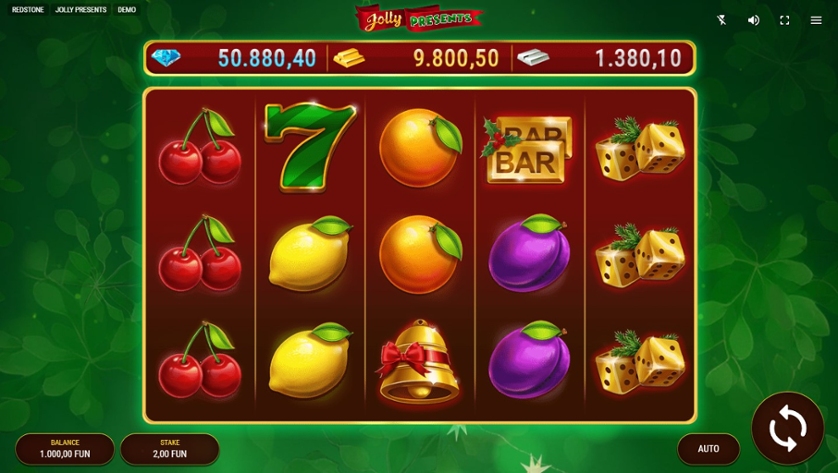
Task: Toggle the lightning quick-spin icon
Action: [723, 20]
